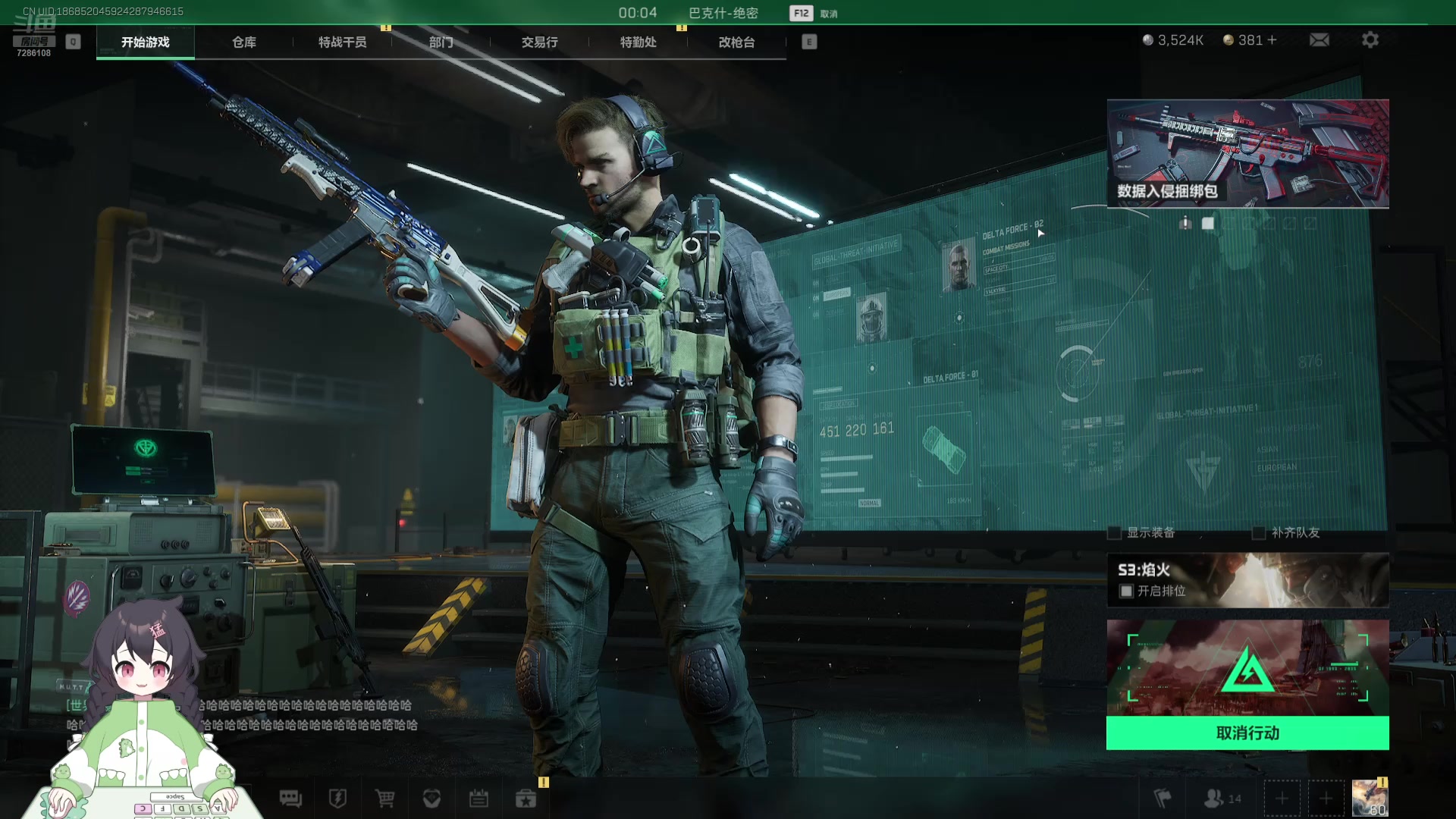Screen dimensions: 1456x819
Task: Open the shopping cart store icon
Action: click(385, 799)
